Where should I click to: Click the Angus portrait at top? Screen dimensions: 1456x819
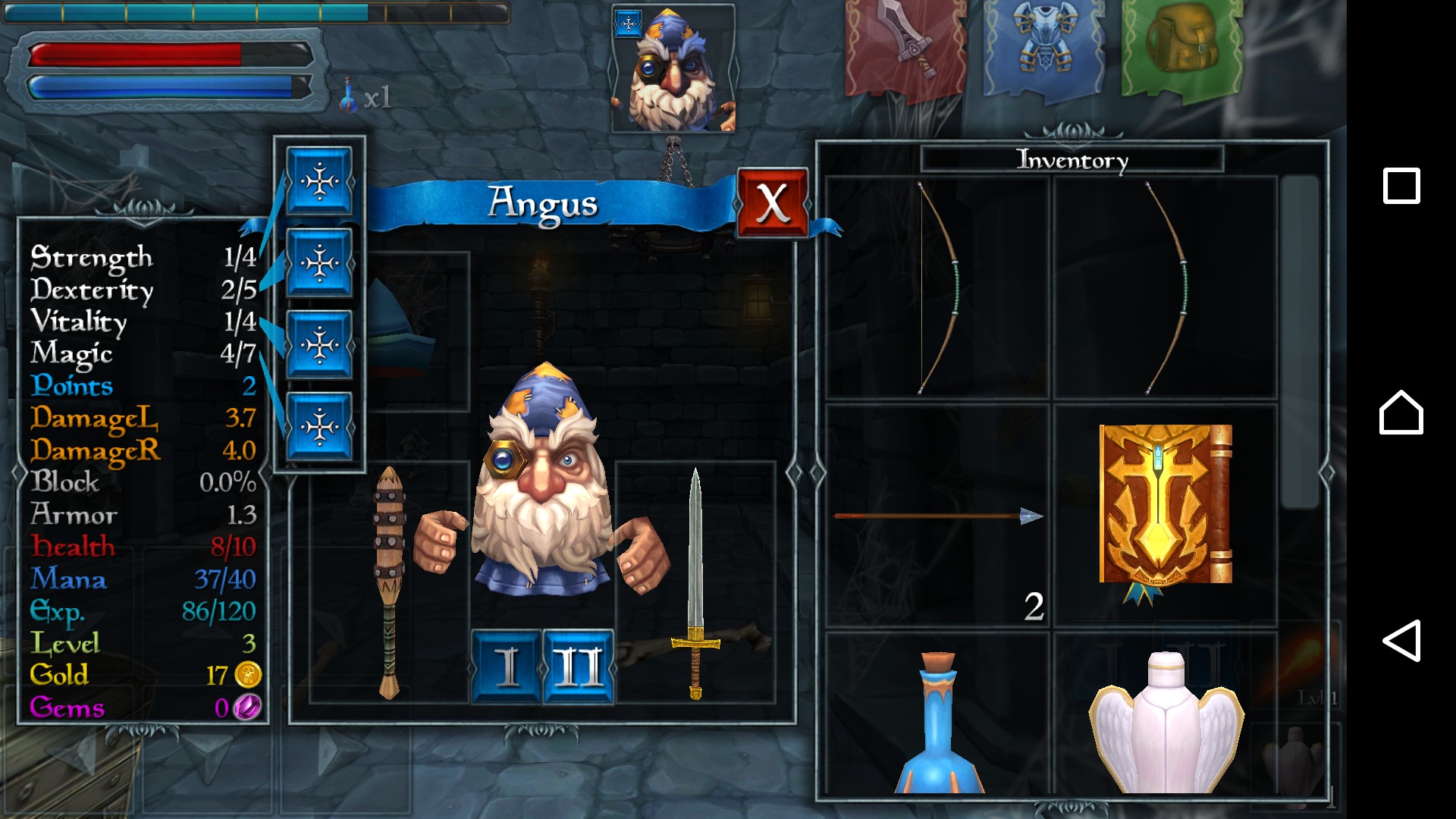coord(673,70)
